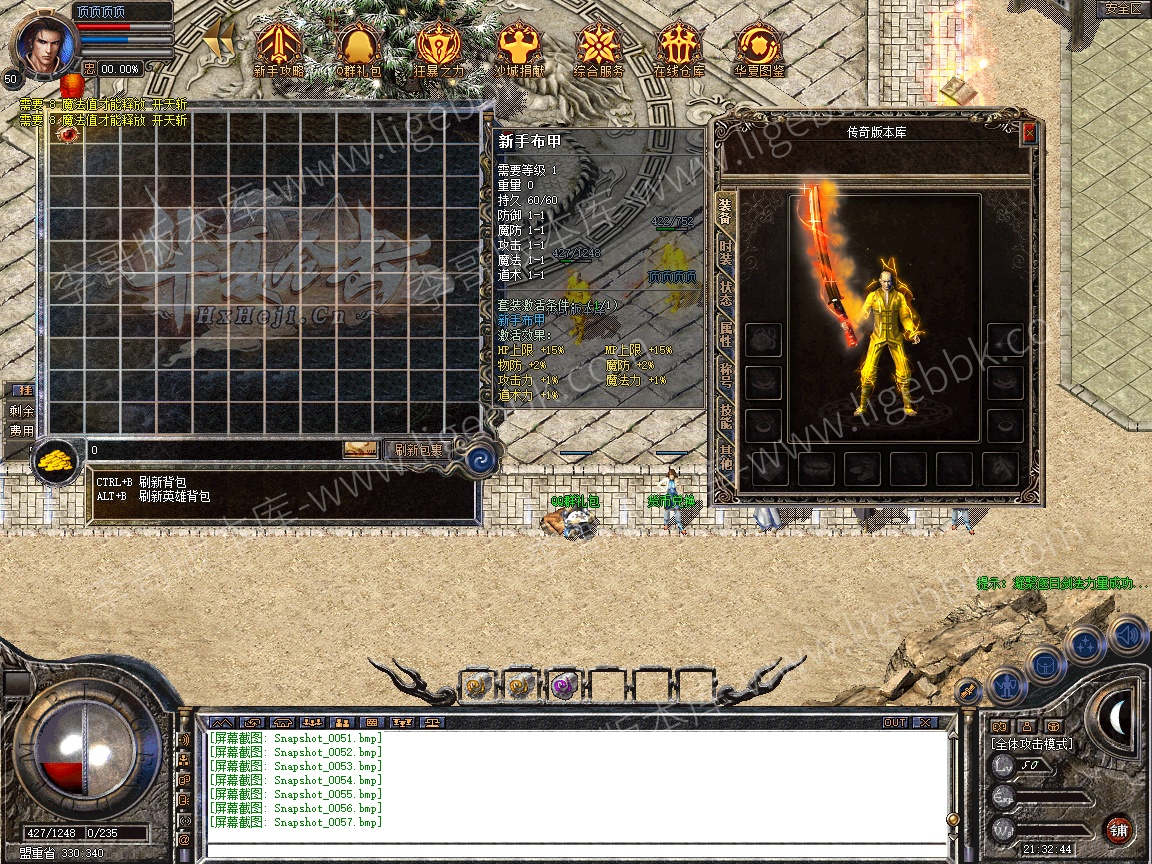Click the gold ingots icon in the bag

pos(58,460)
